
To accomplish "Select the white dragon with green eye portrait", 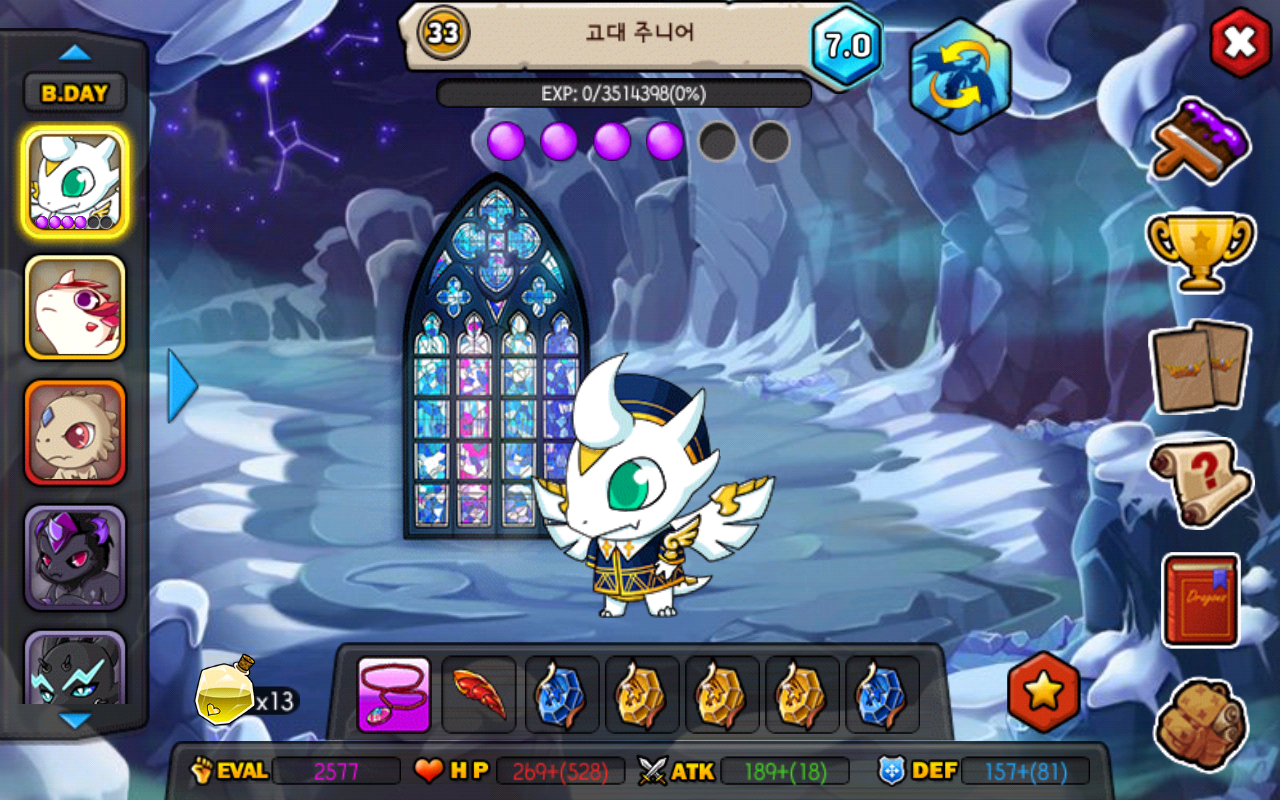I will coord(75,182).
